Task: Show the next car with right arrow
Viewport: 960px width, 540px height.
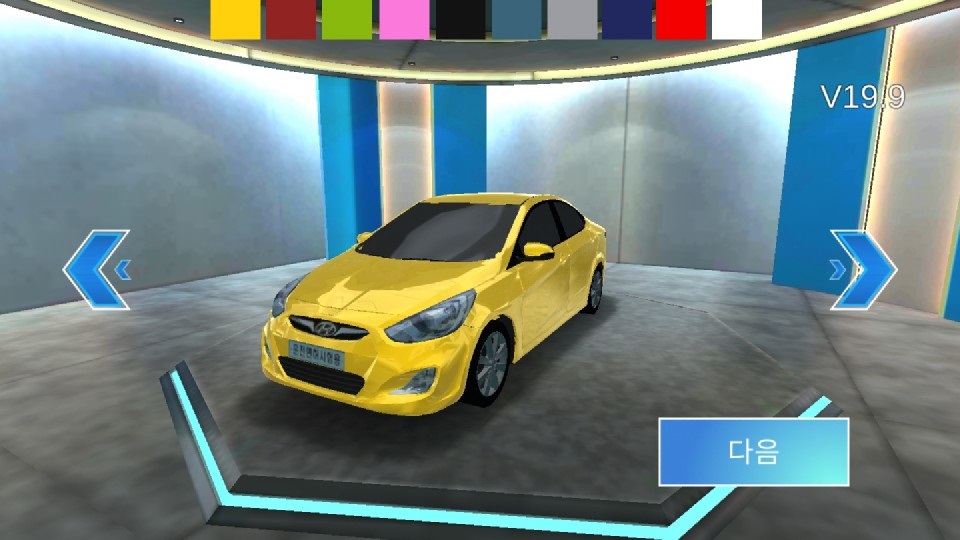Action: click(x=863, y=269)
